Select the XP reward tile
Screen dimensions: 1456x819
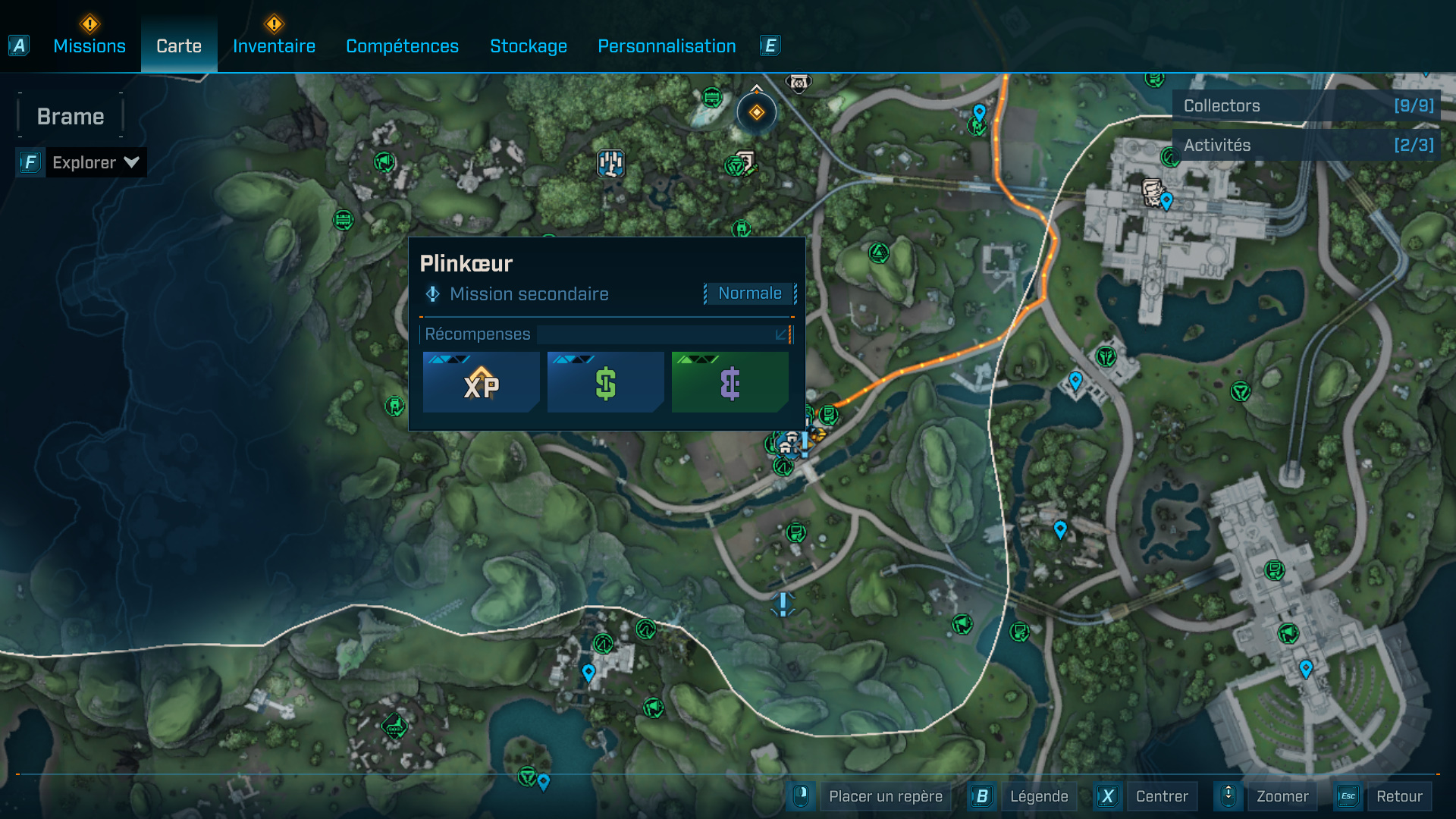tap(482, 383)
